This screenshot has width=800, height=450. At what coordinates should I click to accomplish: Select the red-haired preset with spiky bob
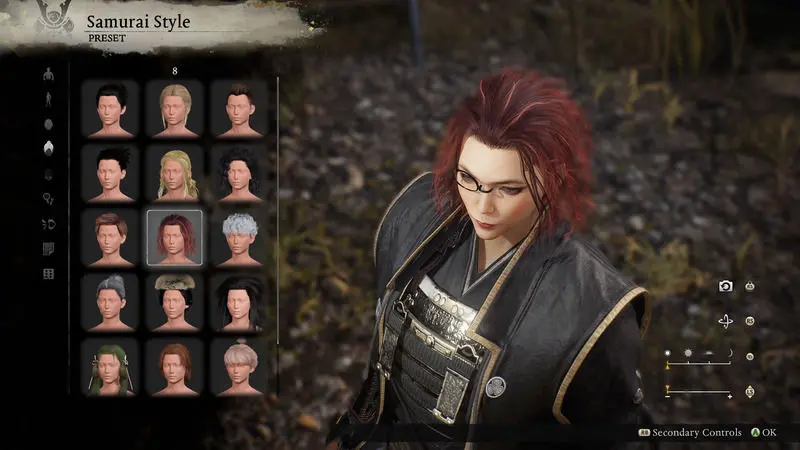tap(174, 238)
